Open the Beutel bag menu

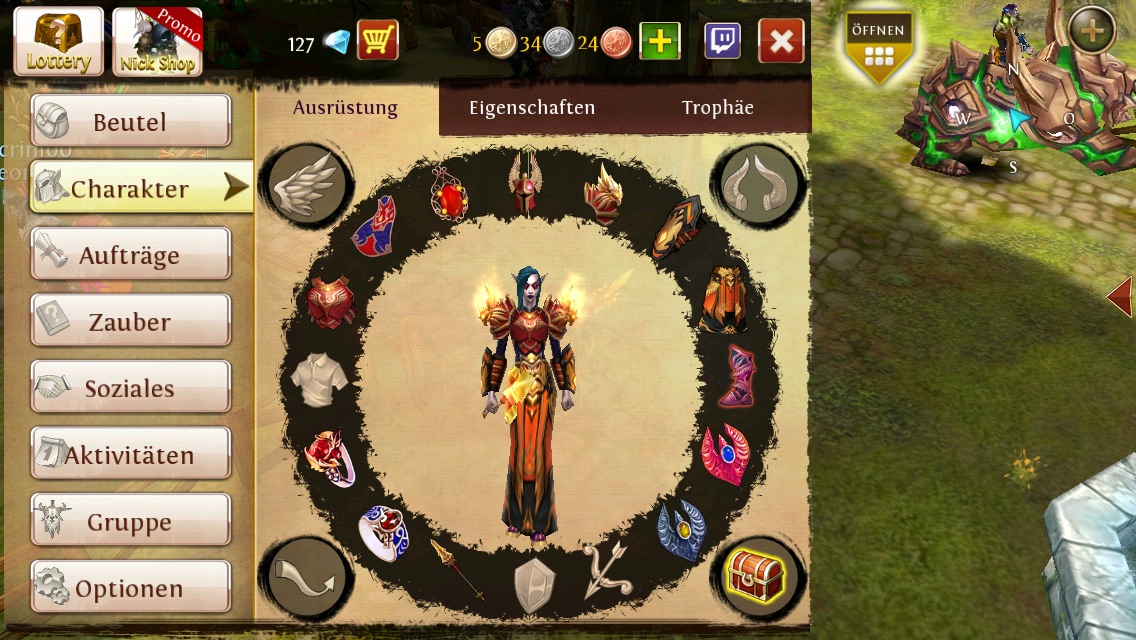(x=130, y=122)
